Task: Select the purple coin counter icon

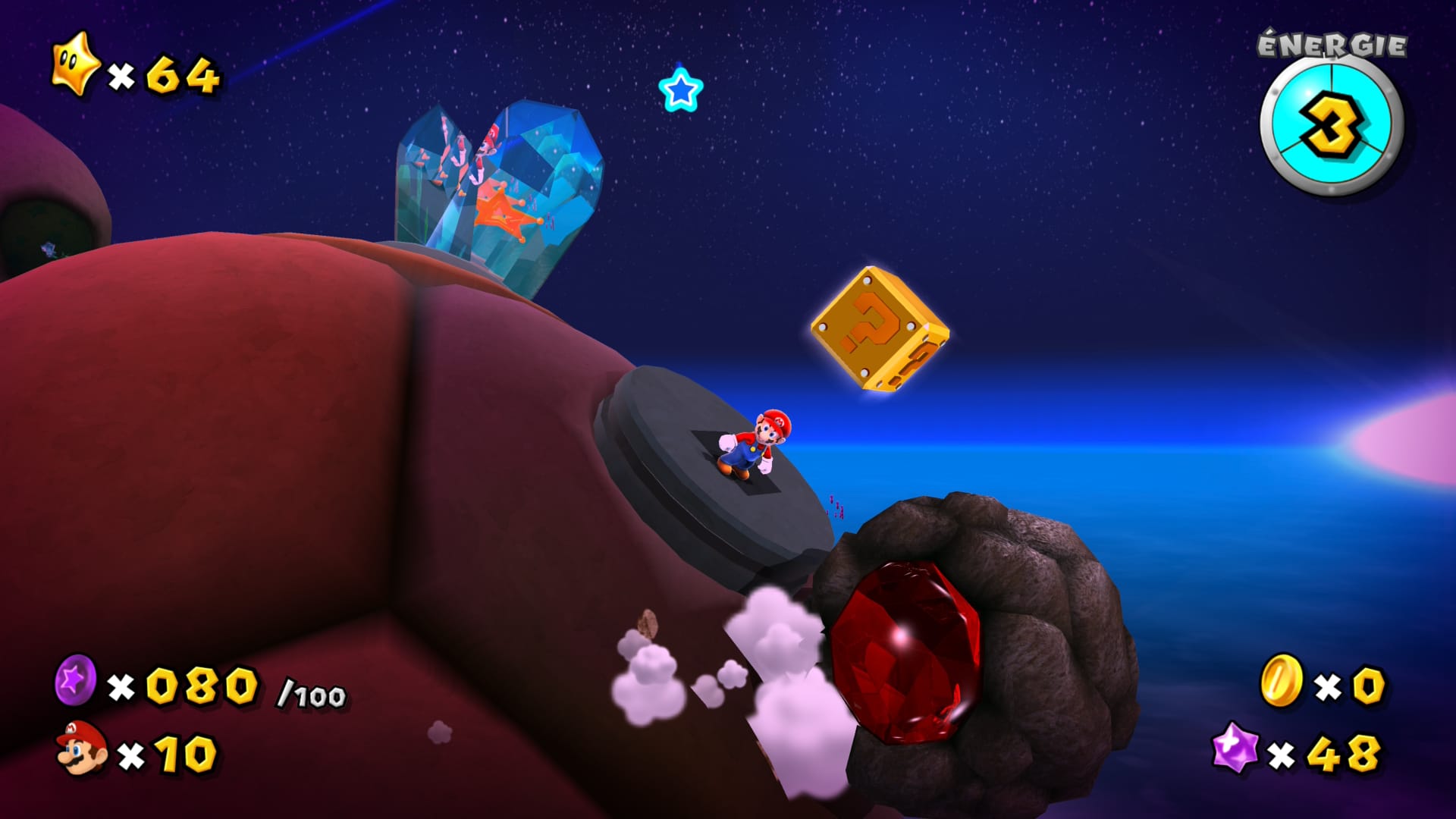Action: coord(76,680)
